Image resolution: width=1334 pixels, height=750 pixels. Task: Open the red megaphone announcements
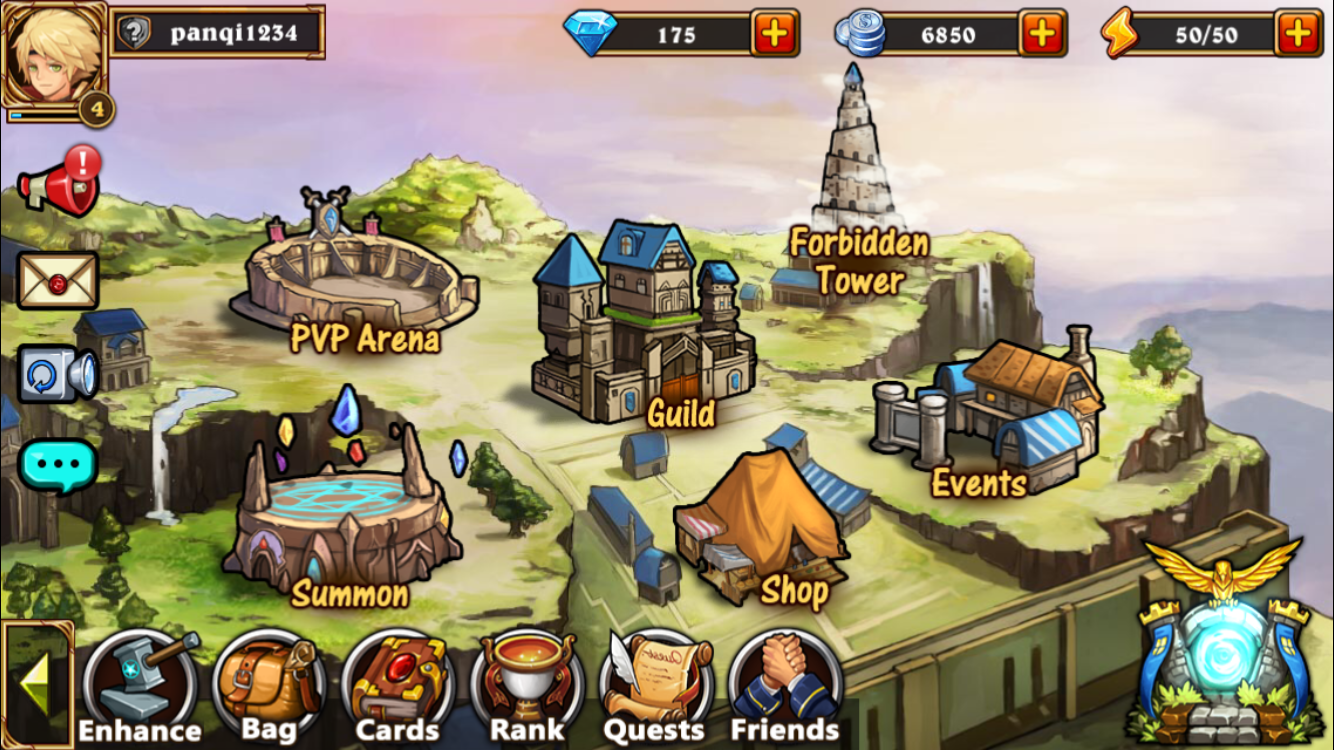pos(60,182)
